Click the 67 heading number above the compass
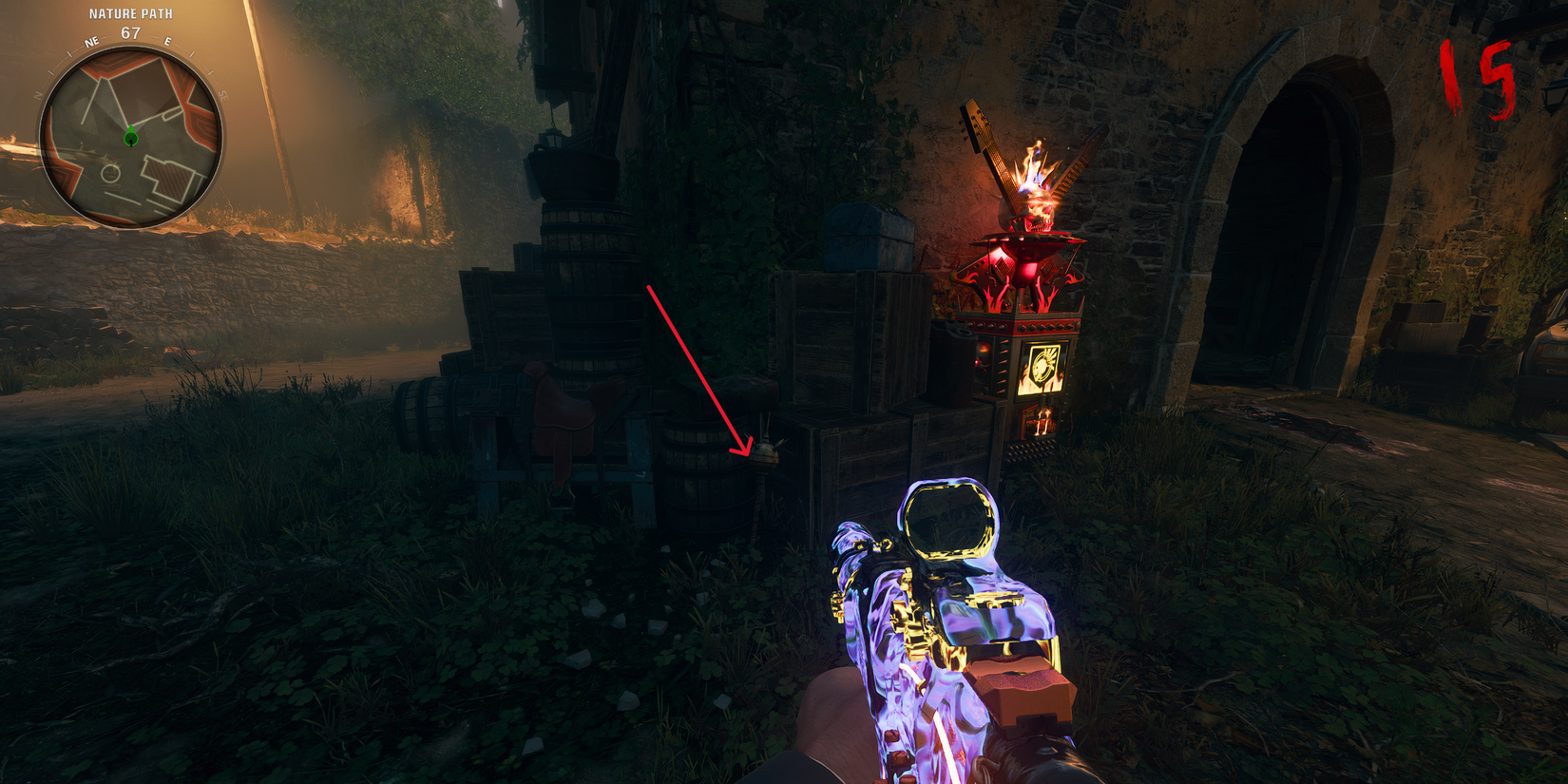This screenshot has width=1568, height=784. (x=129, y=30)
